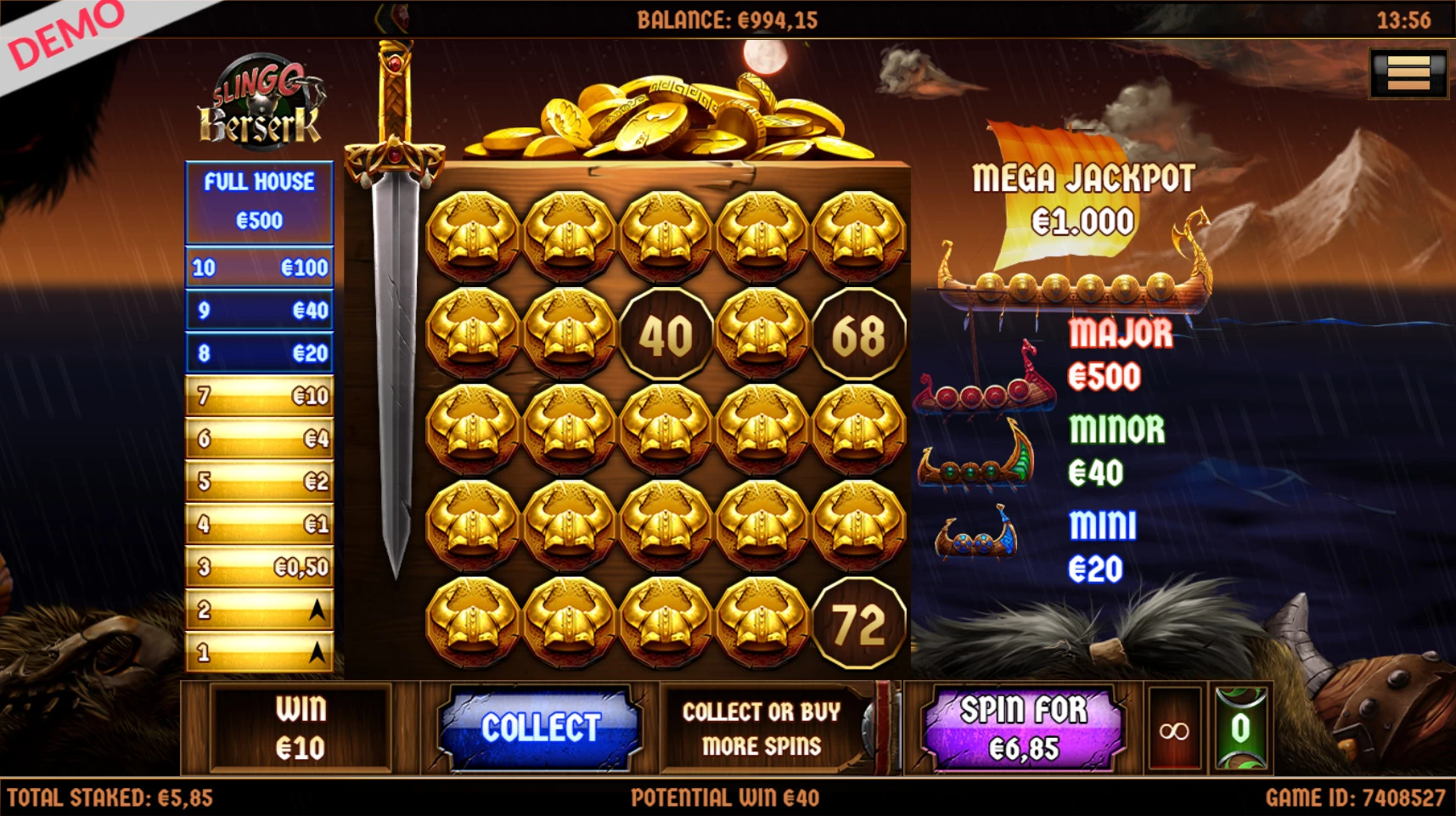Screen dimensions: 1456x816
Task: Select the number 40 tile
Action: click(666, 335)
